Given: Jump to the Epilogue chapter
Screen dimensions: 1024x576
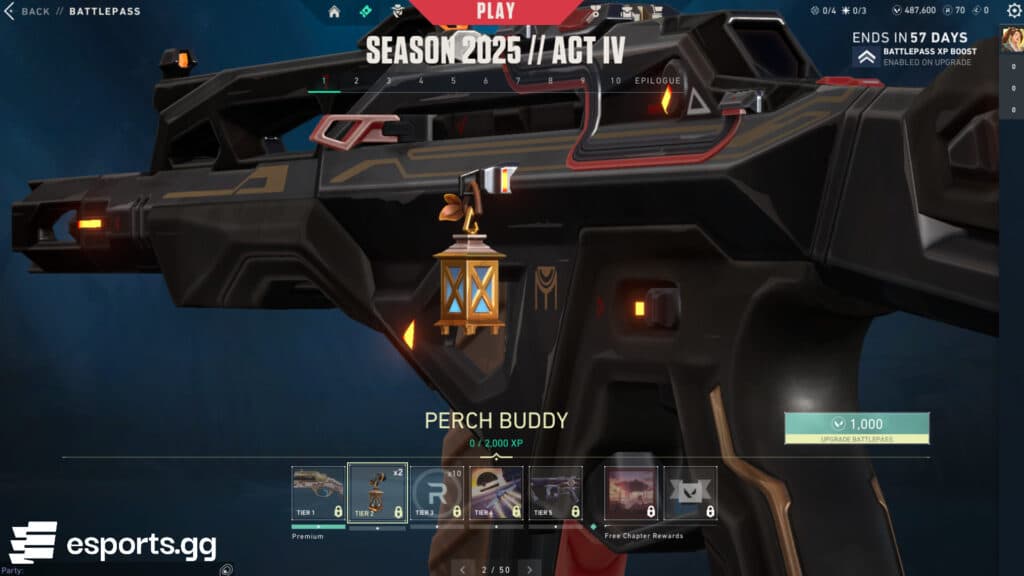Looking at the screenshot, I should [x=657, y=81].
